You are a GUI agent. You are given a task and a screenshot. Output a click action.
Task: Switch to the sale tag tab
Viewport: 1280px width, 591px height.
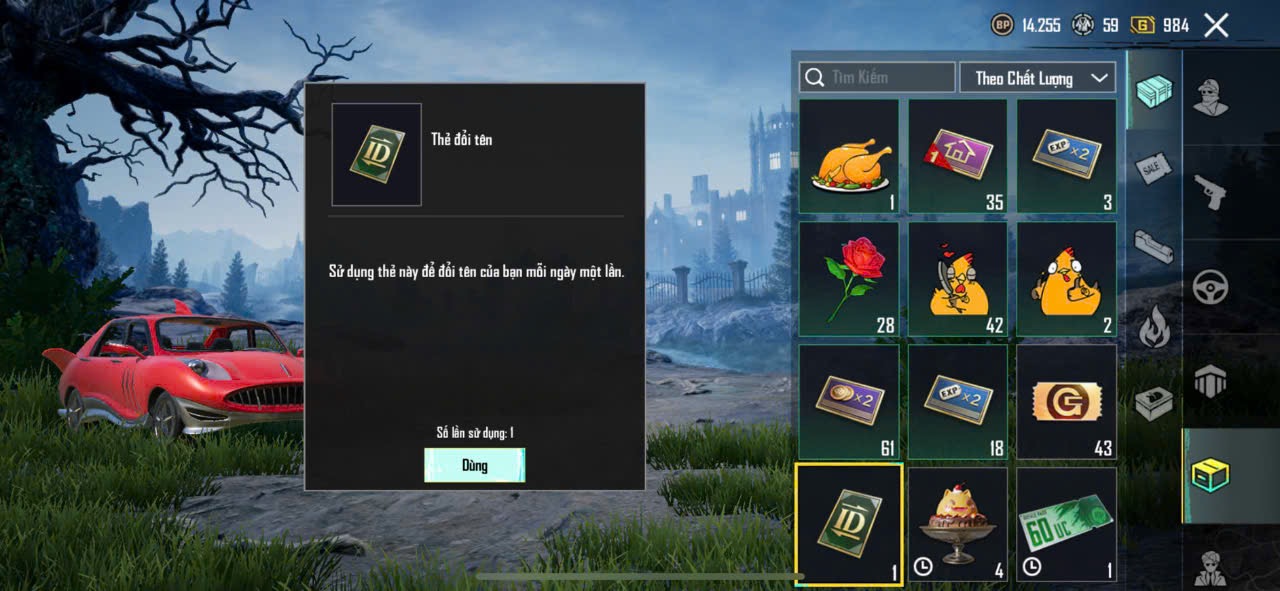click(x=1153, y=168)
